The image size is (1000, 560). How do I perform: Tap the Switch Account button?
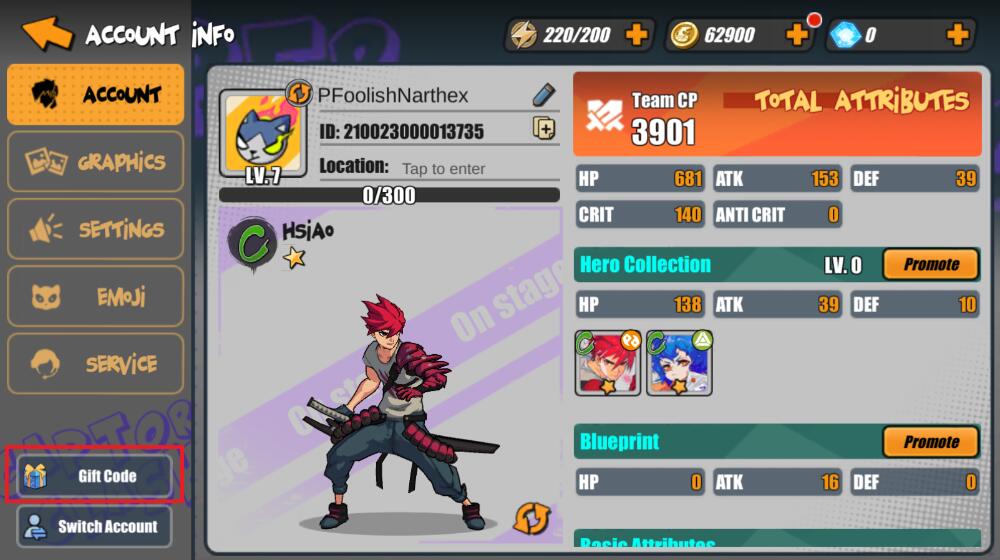[x=94, y=526]
